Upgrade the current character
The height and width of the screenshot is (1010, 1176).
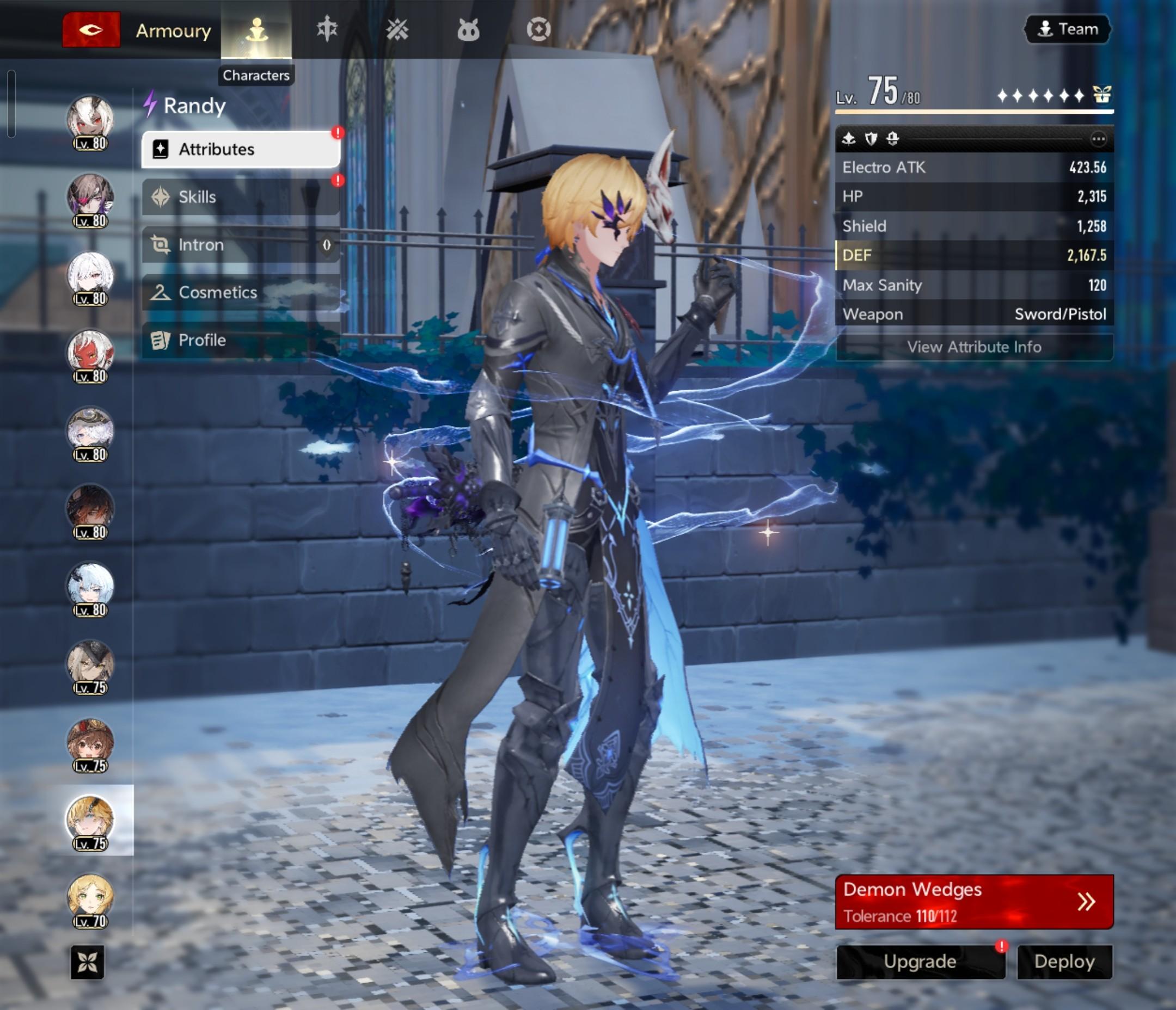point(920,962)
